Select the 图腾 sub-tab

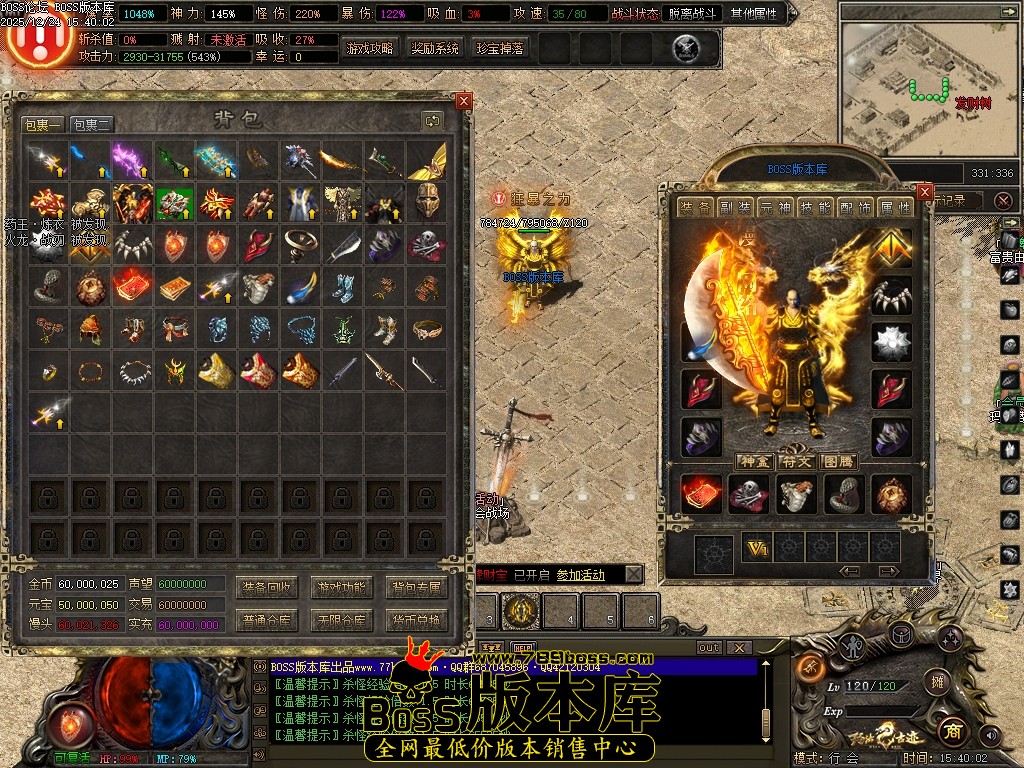click(836, 461)
